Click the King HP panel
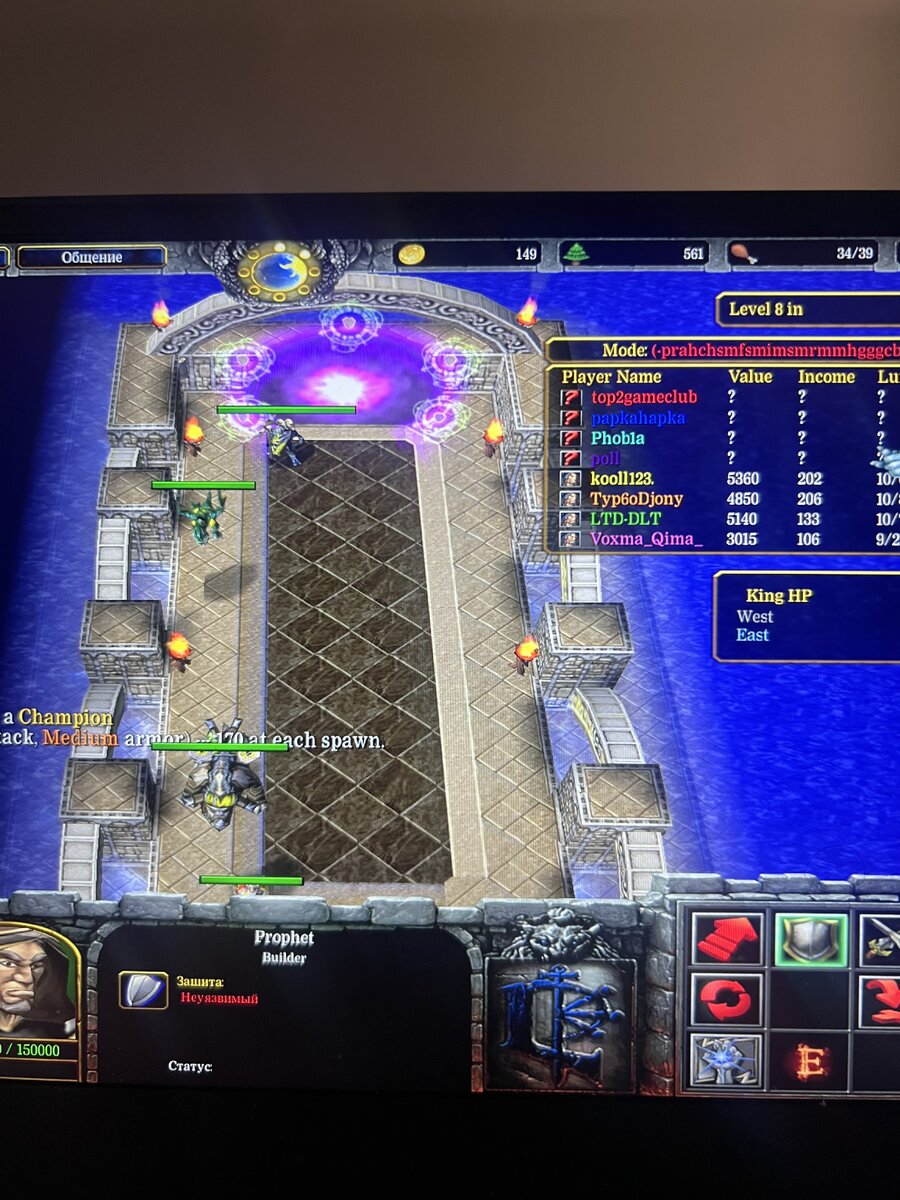The height and width of the screenshot is (1200, 900). 807,616
